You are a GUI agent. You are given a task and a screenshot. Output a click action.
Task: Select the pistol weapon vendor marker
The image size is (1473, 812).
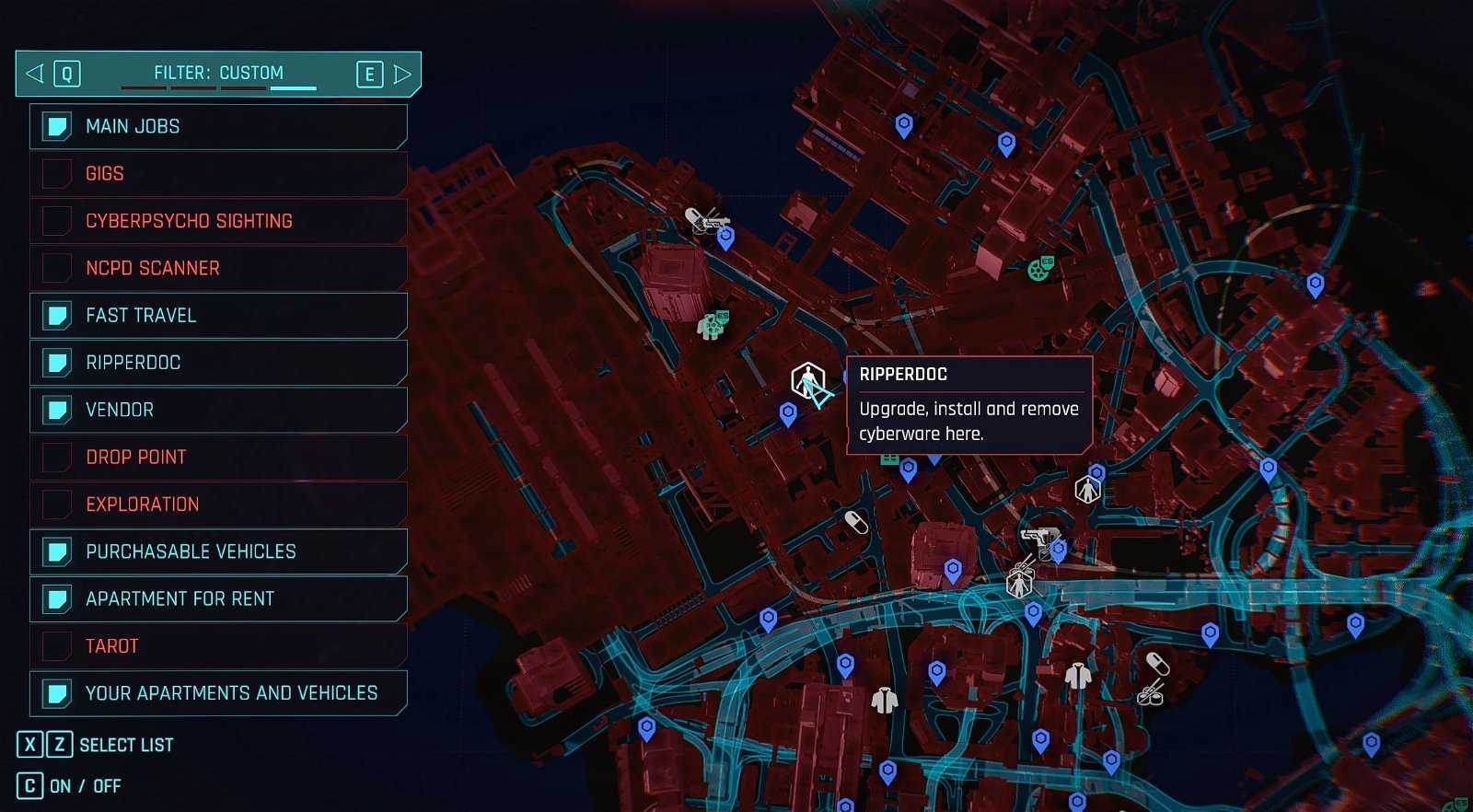[x=1038, y=536]
